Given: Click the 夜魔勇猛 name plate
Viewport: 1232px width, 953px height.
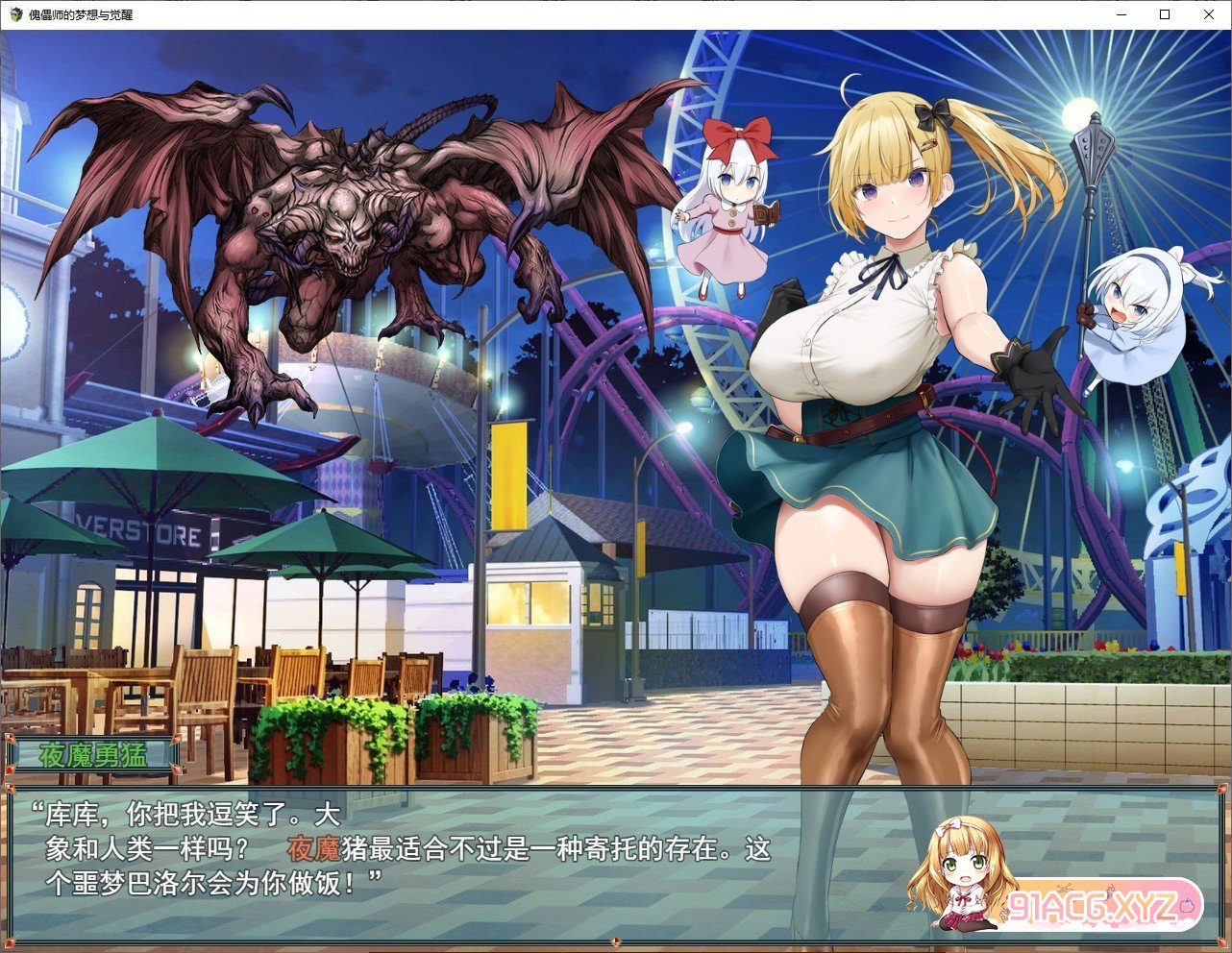Looking at the screenshot, I should 93,754.
